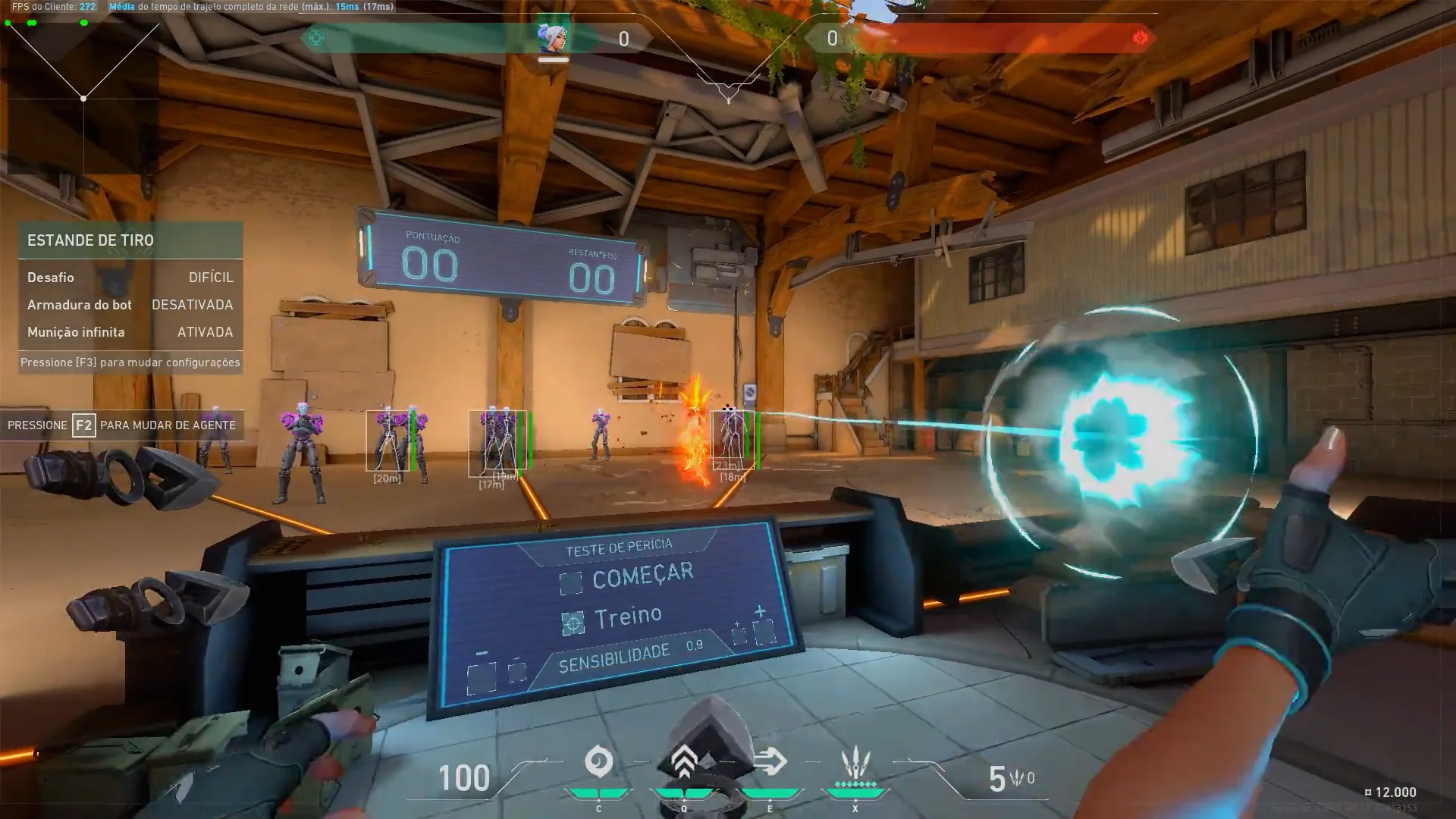The image size is (1456, 819).
Task: Activate Jett's Cloudburst ability icon
Action: (598, 762)
